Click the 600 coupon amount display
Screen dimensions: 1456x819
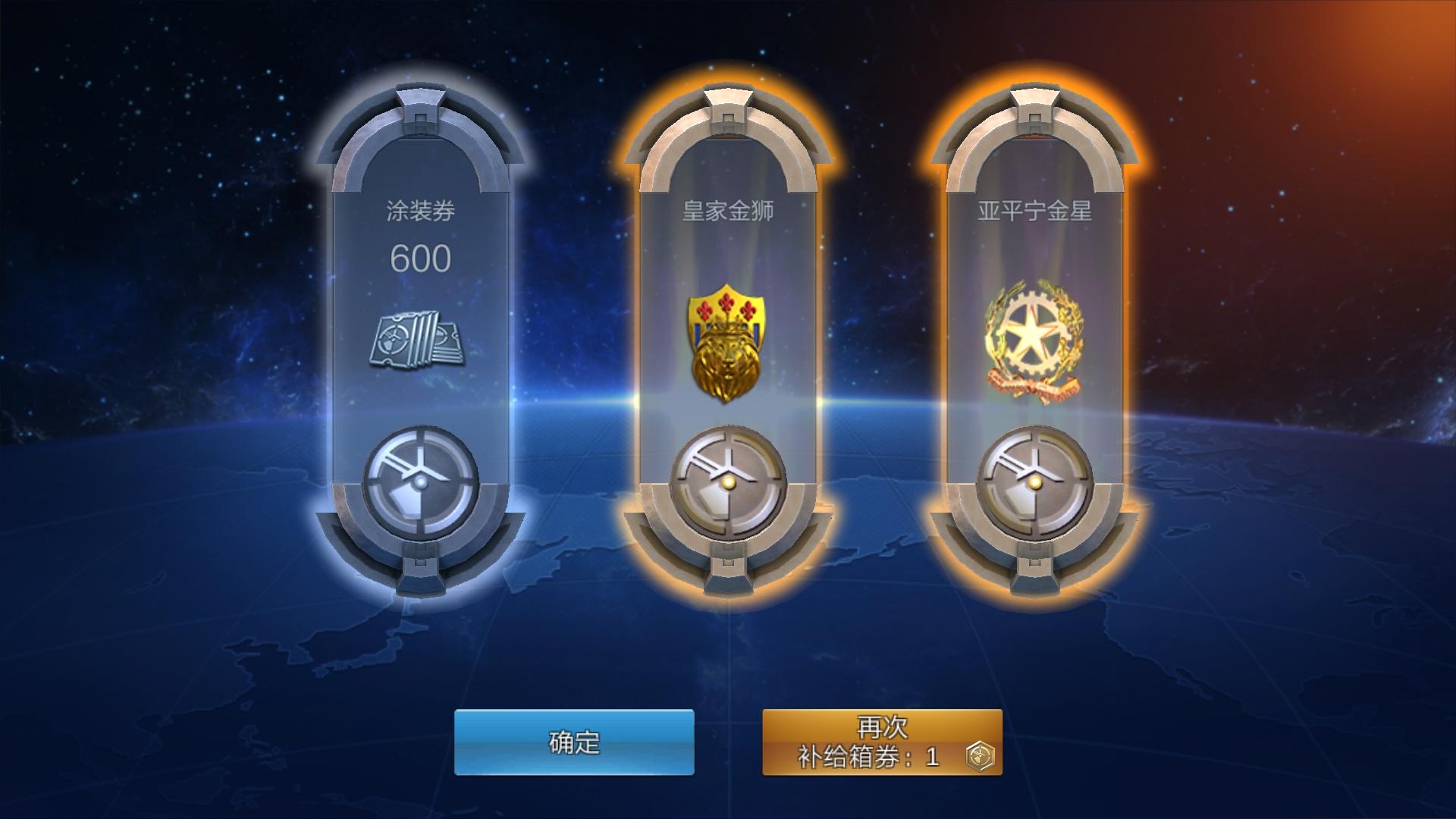point(421,259)
